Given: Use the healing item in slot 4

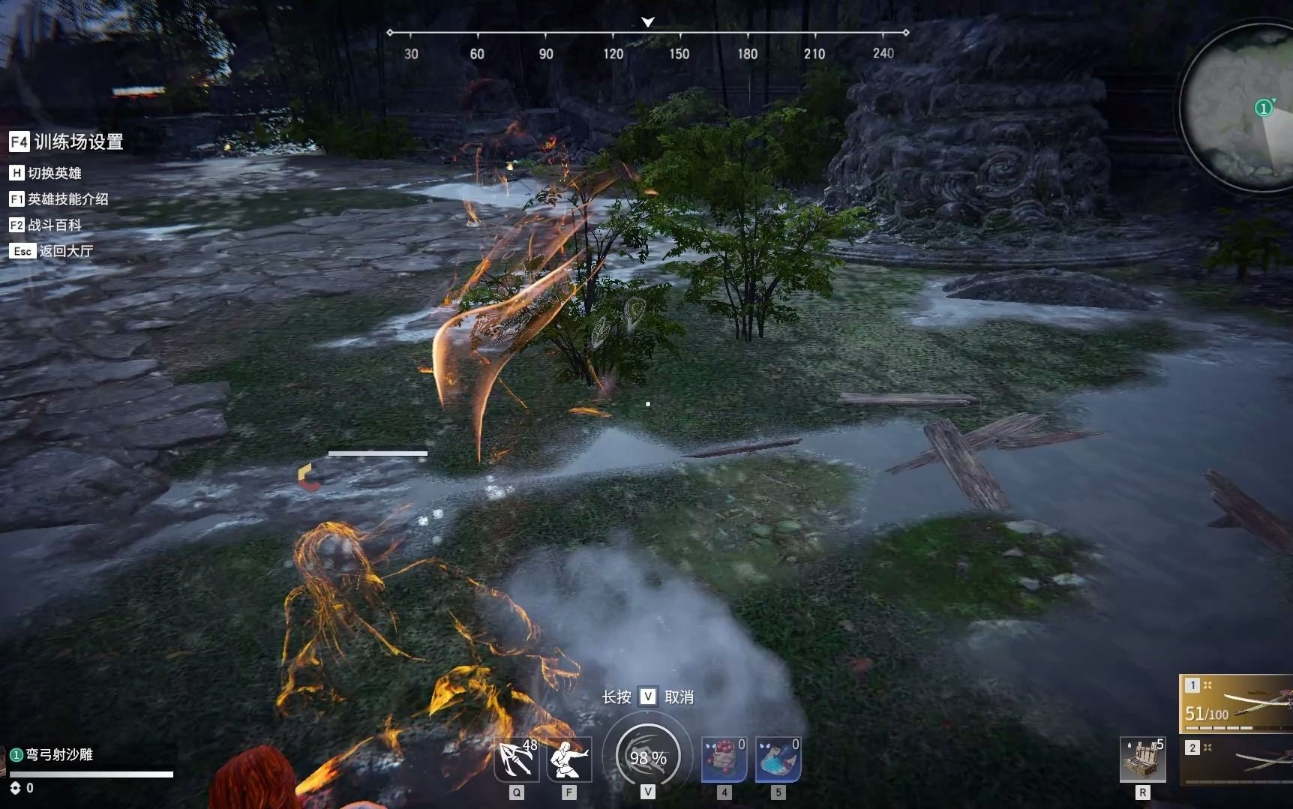Looking at the screenshot, I should [x=725, y=761].
